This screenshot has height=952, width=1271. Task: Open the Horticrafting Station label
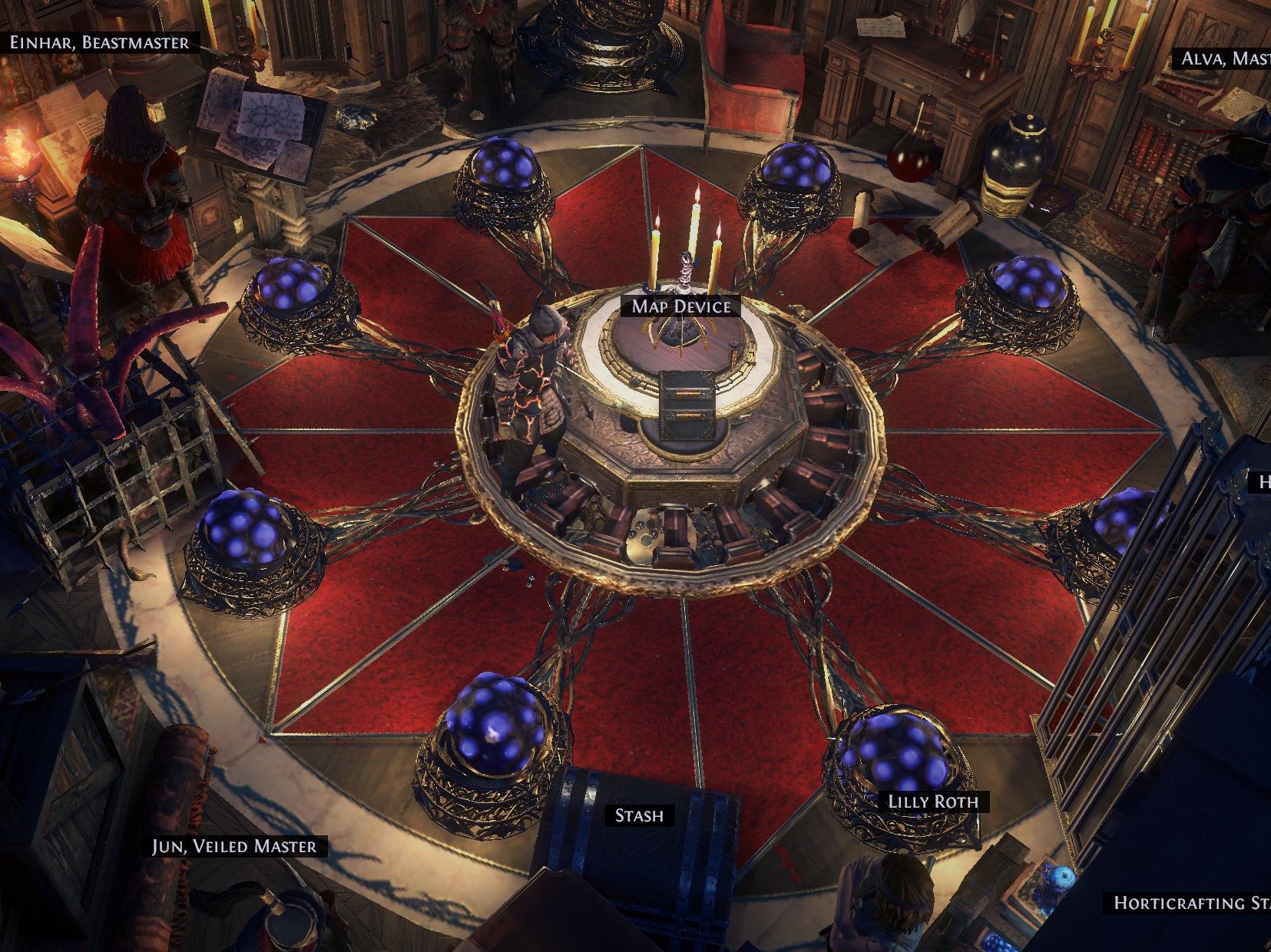click(1191, 903)
